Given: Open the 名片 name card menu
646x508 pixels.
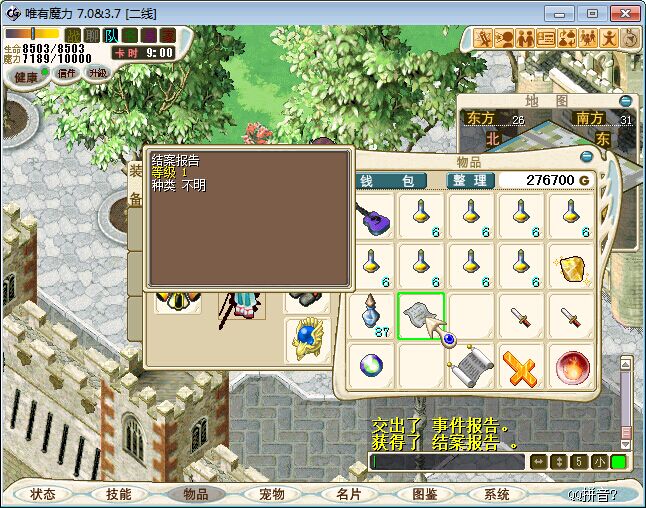Looking at the screenshot, I should [x=348, y=494].
